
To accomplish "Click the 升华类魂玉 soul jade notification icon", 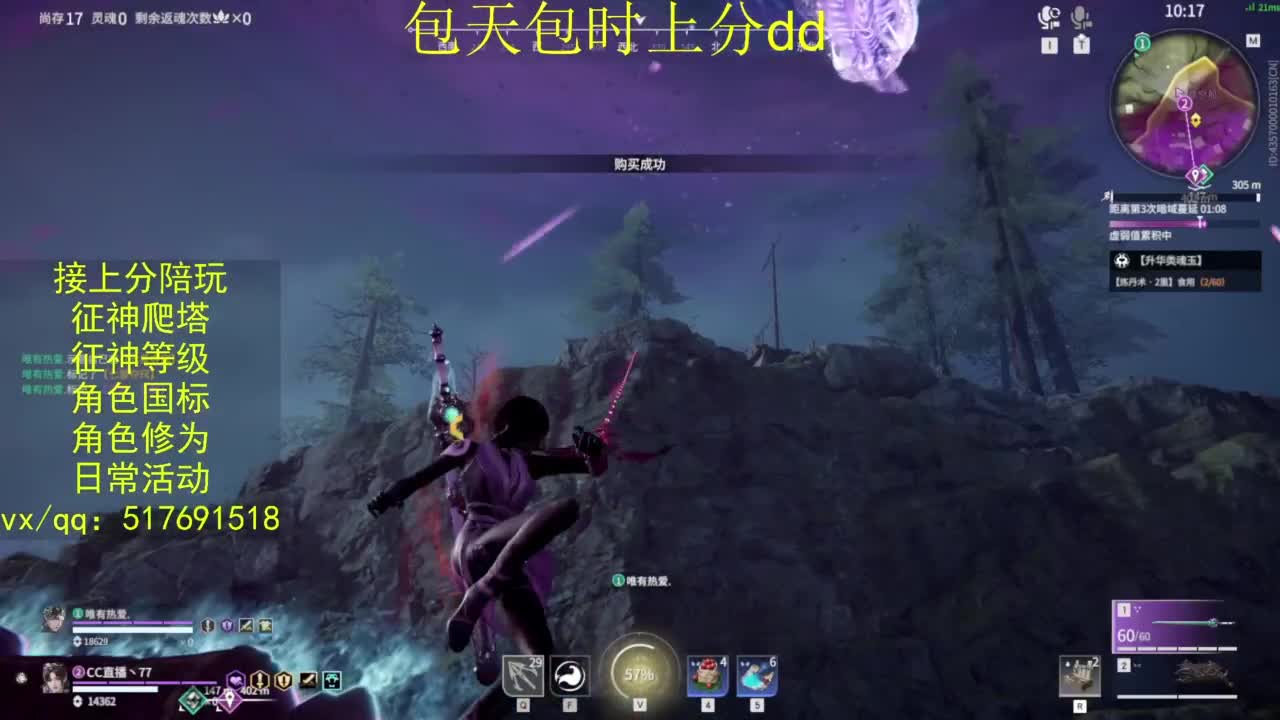I will pyautogui.click(x=1122, y=261).
